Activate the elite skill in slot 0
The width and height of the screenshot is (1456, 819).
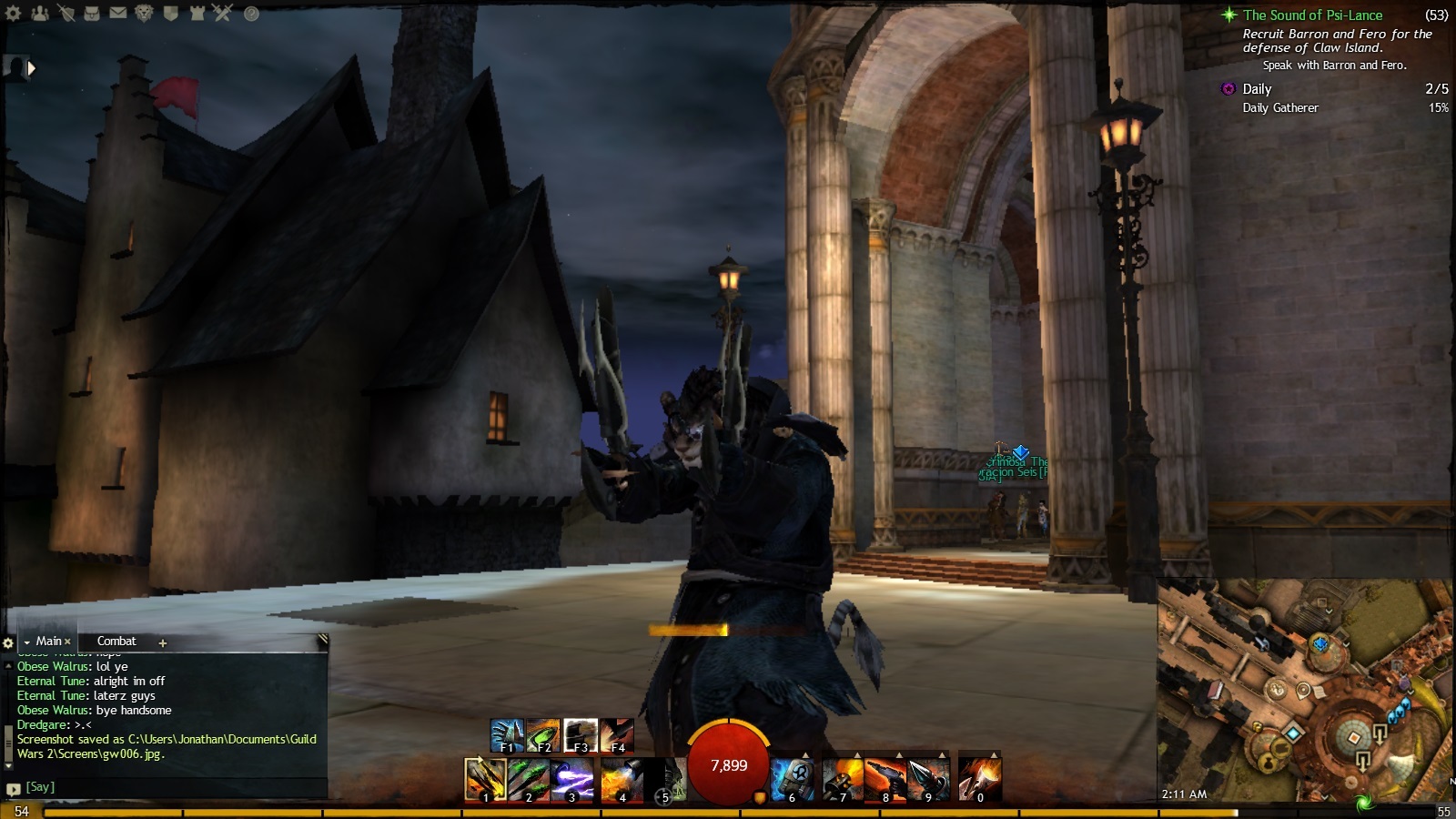pyautogui.click(x=979, y=780)
